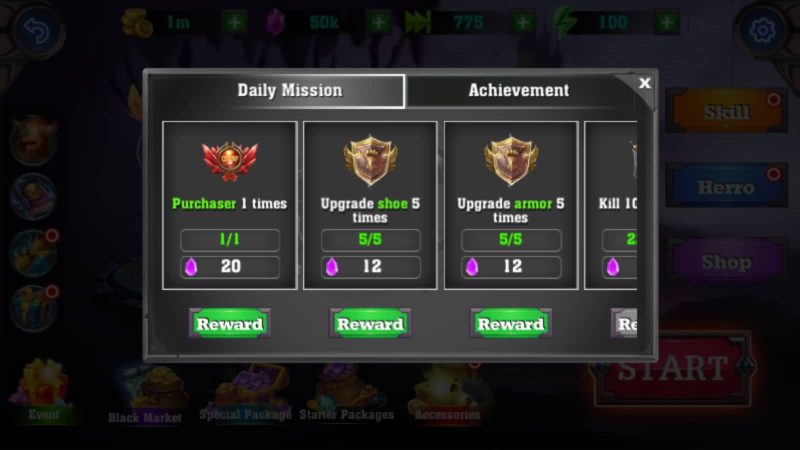Open the settings gear
This screenshot has width=800, height=450.
pyautogui.click(x=763, y=31)
